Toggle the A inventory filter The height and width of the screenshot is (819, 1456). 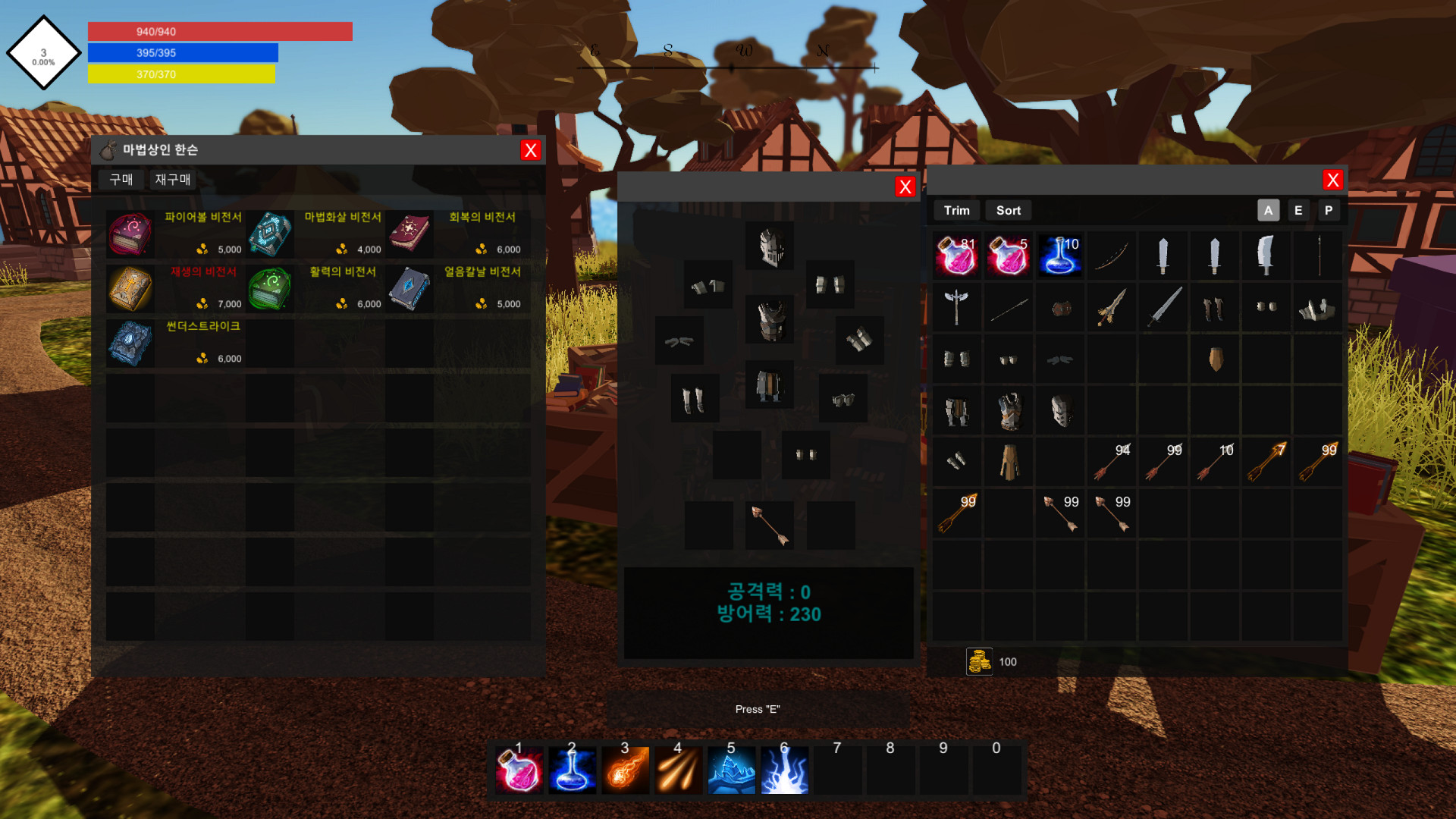1268,210
